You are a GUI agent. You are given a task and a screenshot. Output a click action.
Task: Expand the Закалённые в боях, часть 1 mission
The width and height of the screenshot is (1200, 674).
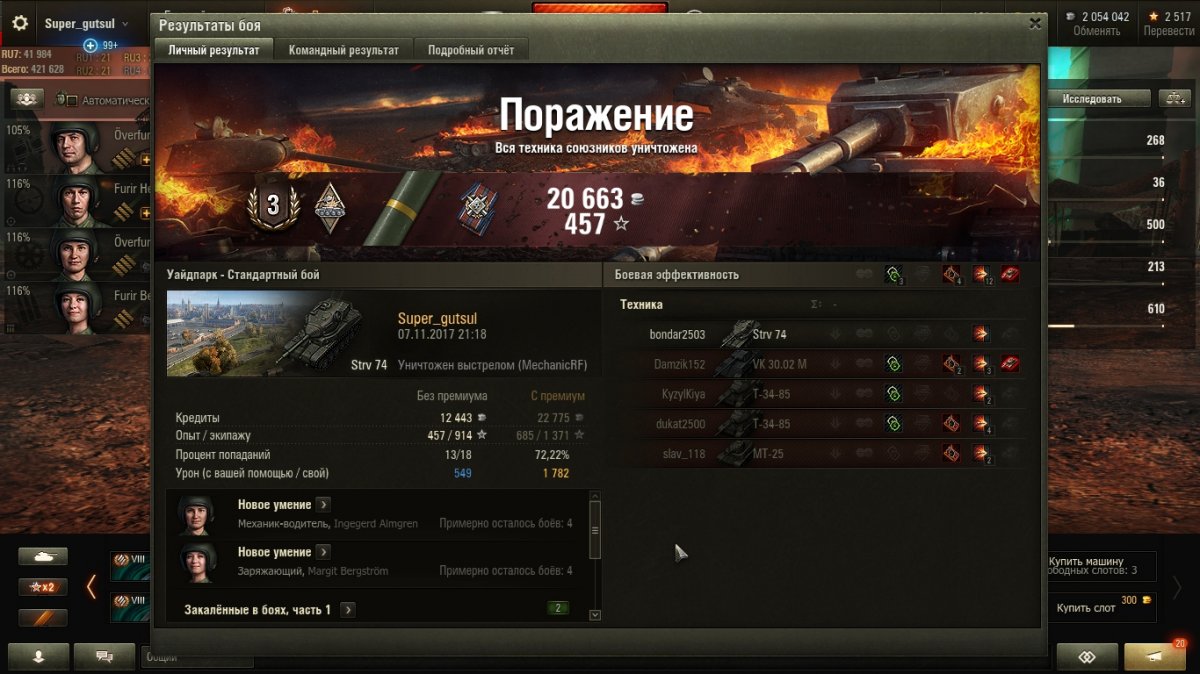tap(348, 609)
